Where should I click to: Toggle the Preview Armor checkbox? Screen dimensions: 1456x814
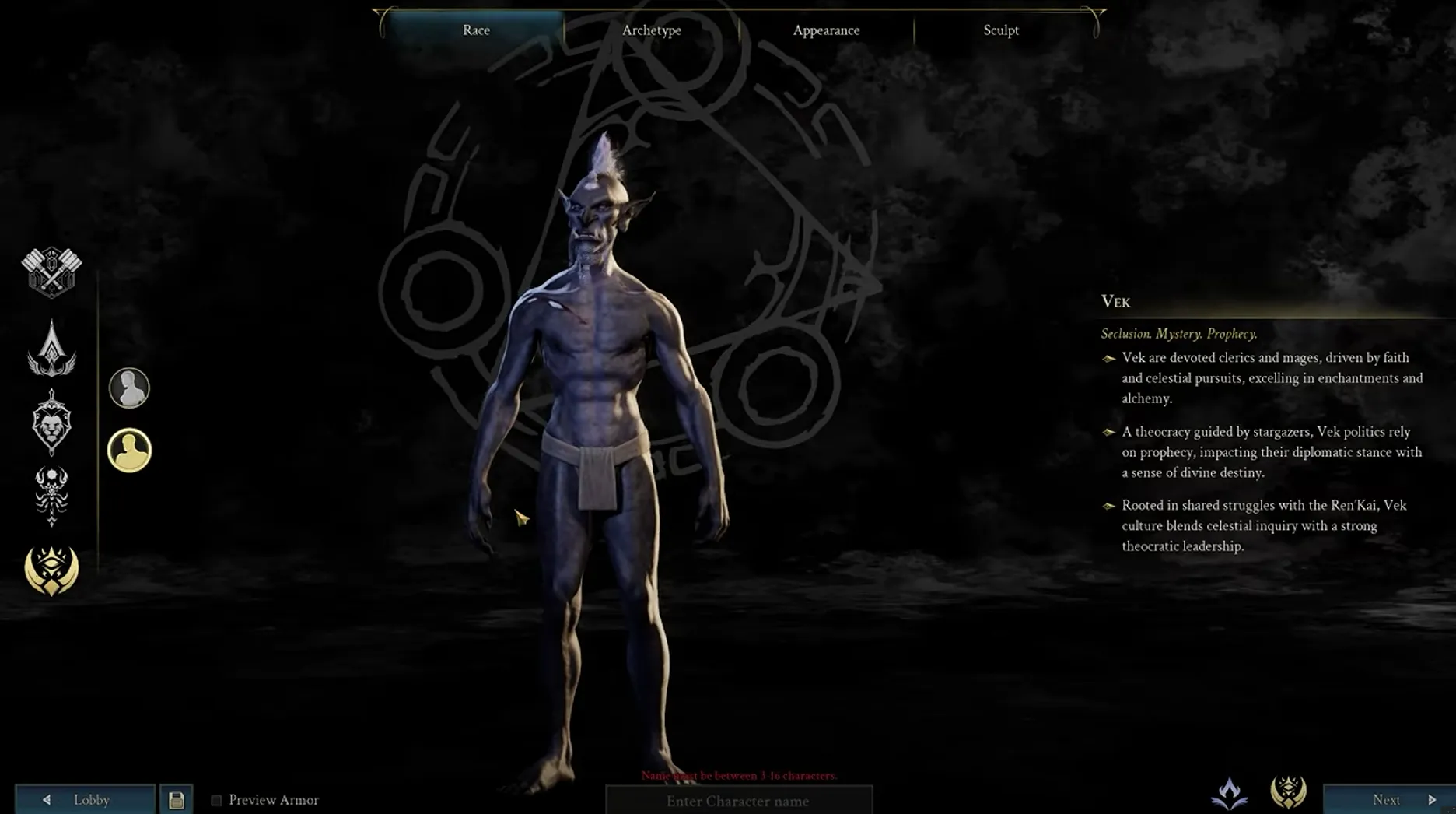[216, 800]
